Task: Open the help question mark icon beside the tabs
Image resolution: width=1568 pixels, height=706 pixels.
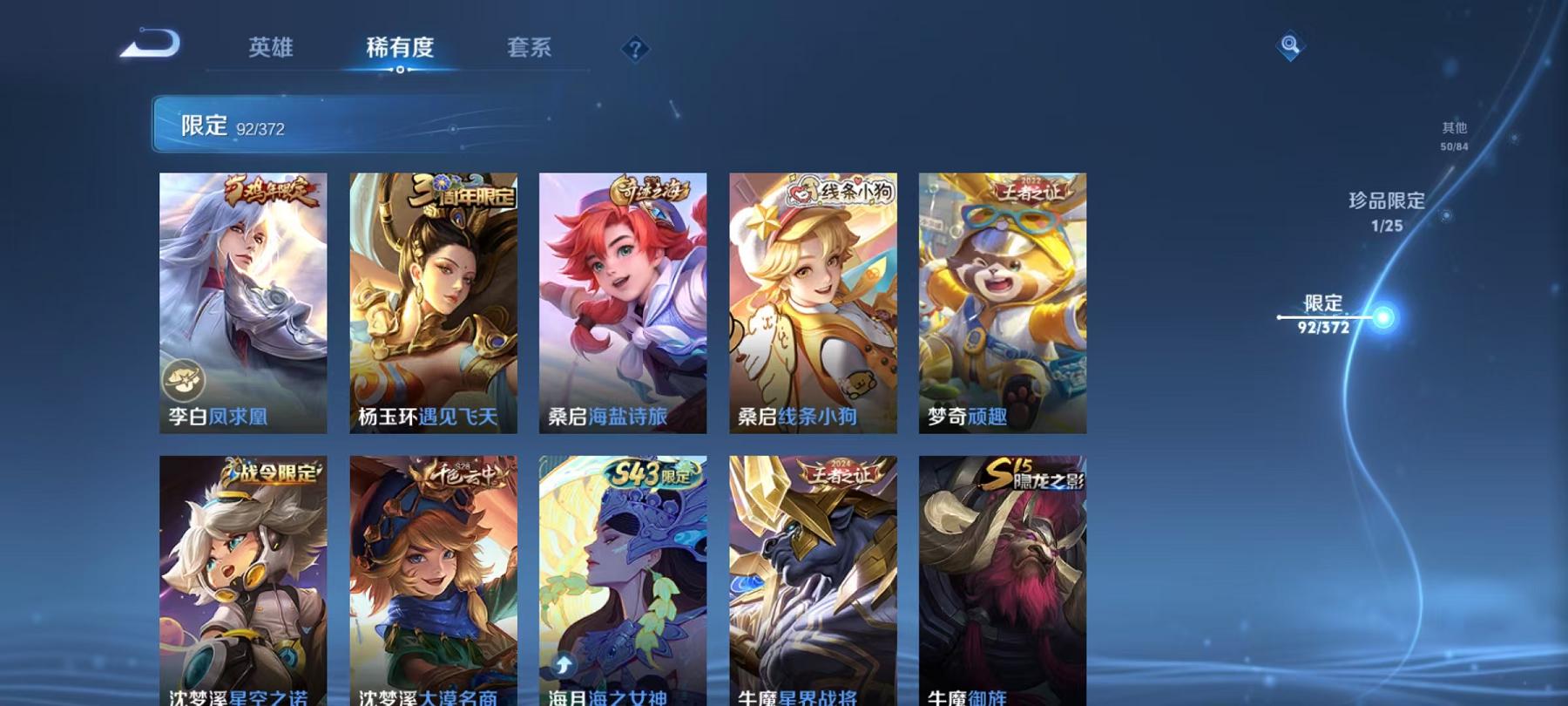Action: (x=639, y=50)
